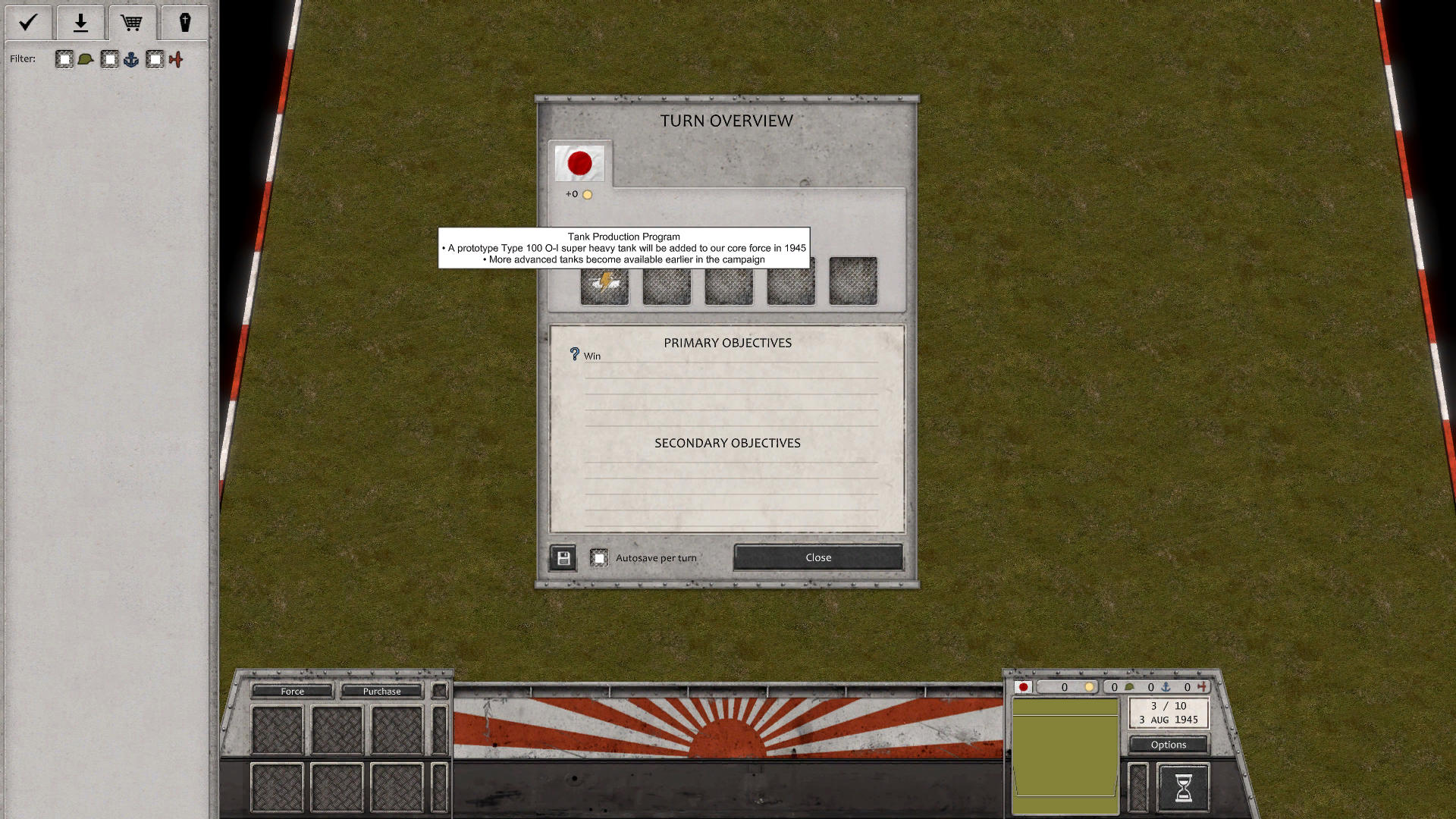Click the floppy disk save icon

(x=562, y=557)
